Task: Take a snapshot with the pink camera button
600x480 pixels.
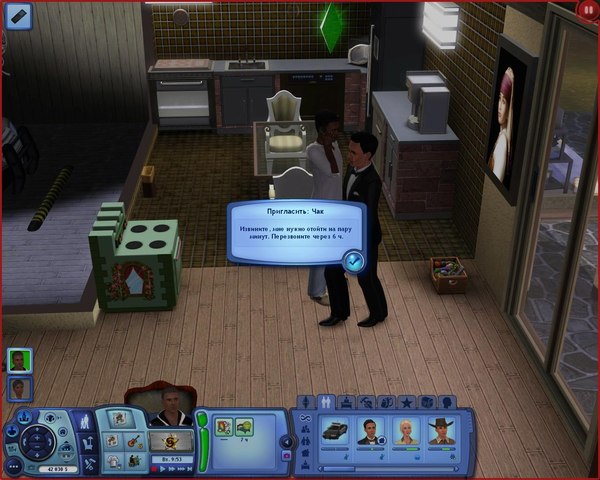Action: 287,455
